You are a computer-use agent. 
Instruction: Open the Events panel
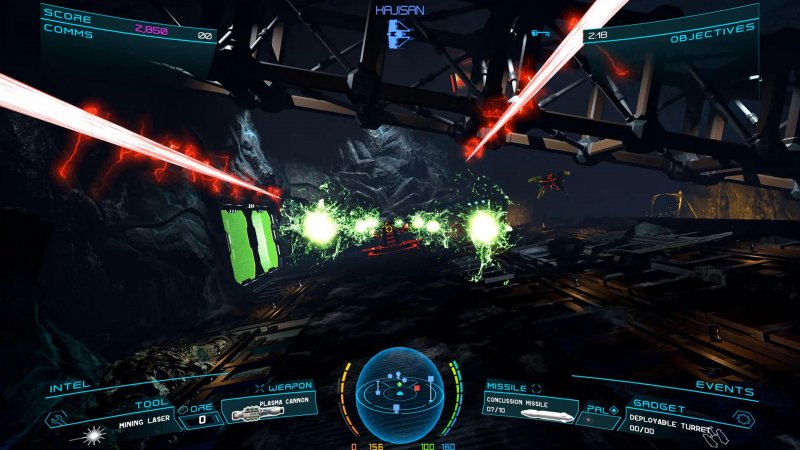(733, 384)
